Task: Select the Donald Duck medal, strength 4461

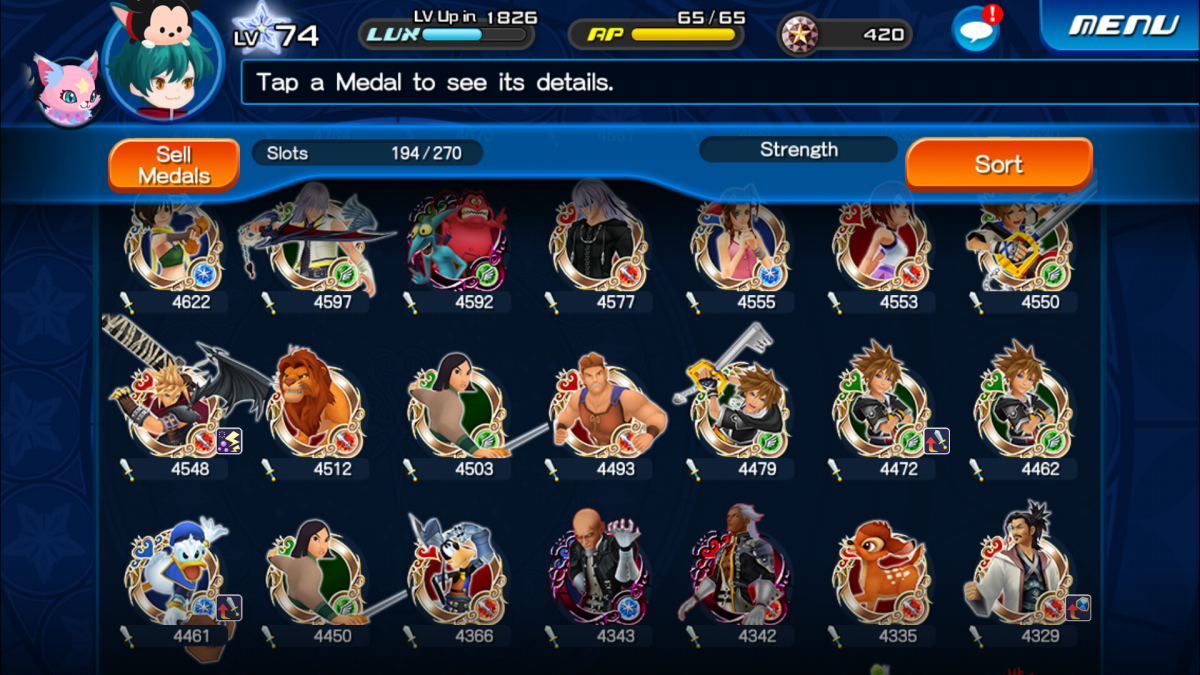Action: click(x=173, y=577)
